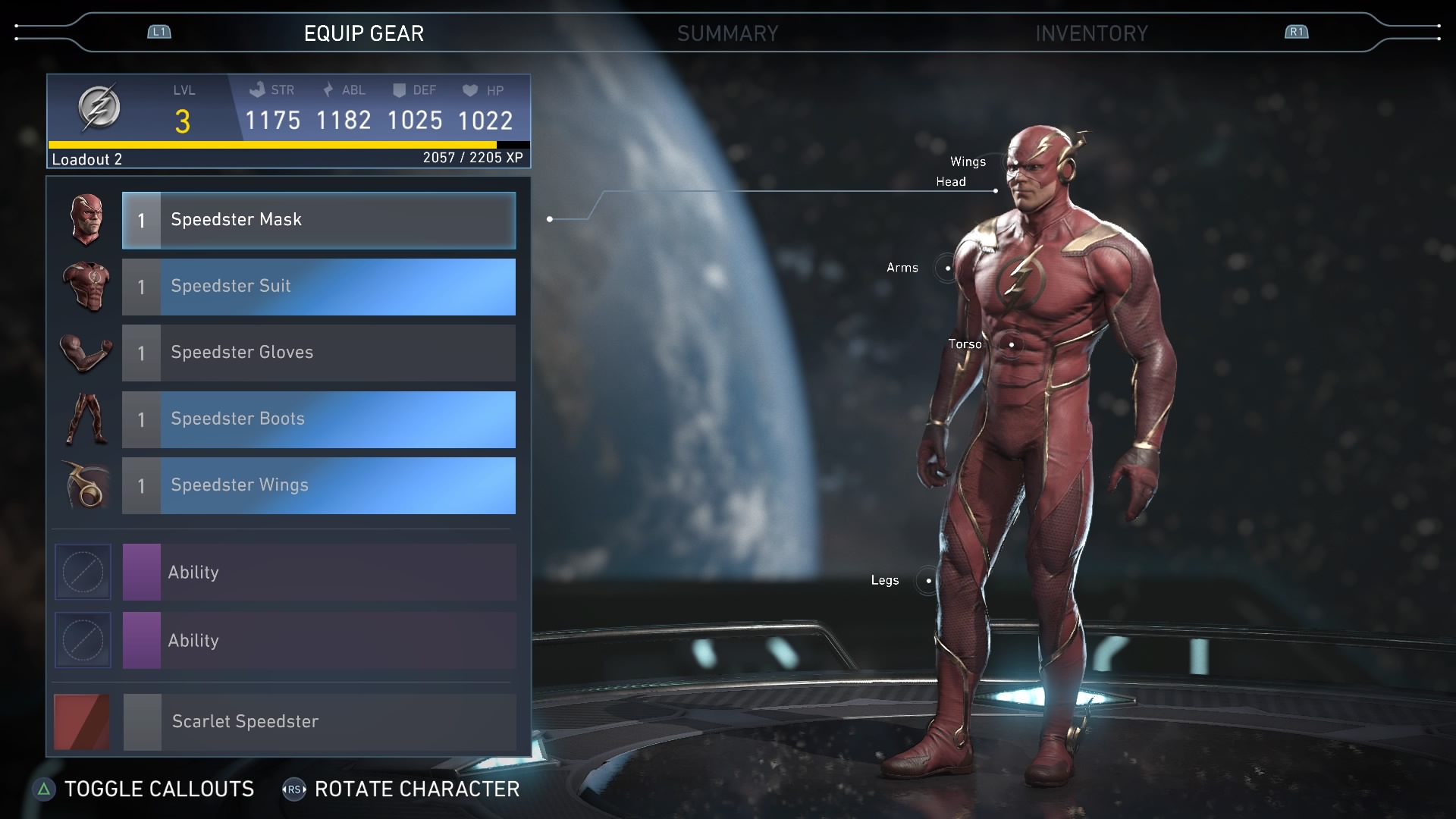The image size is (1456, 819).
Task: Click the Flash lightning emblem icon
Action: click(x=99, y=107)
